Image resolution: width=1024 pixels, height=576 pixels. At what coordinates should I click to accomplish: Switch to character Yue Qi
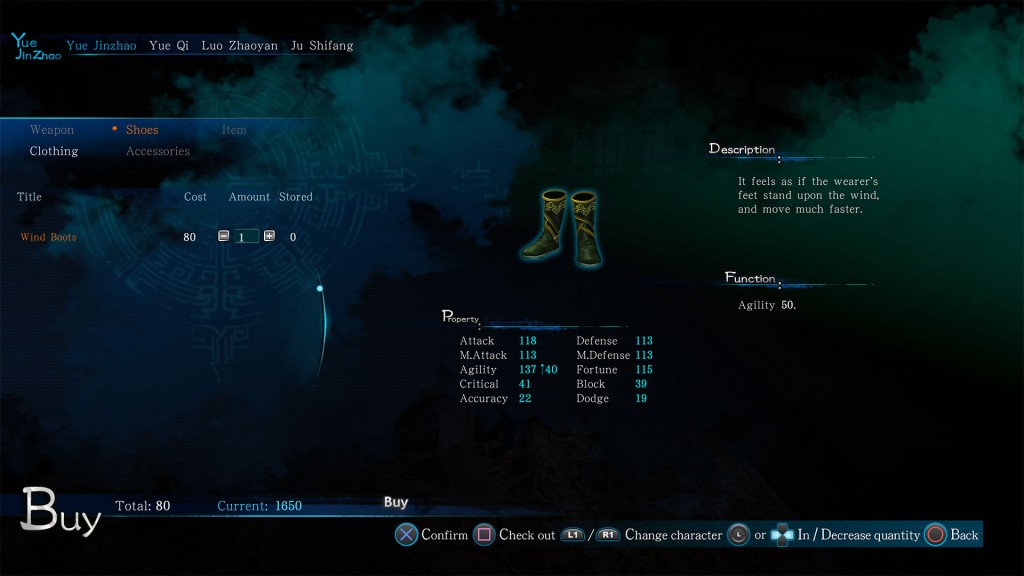coord(168,46)
